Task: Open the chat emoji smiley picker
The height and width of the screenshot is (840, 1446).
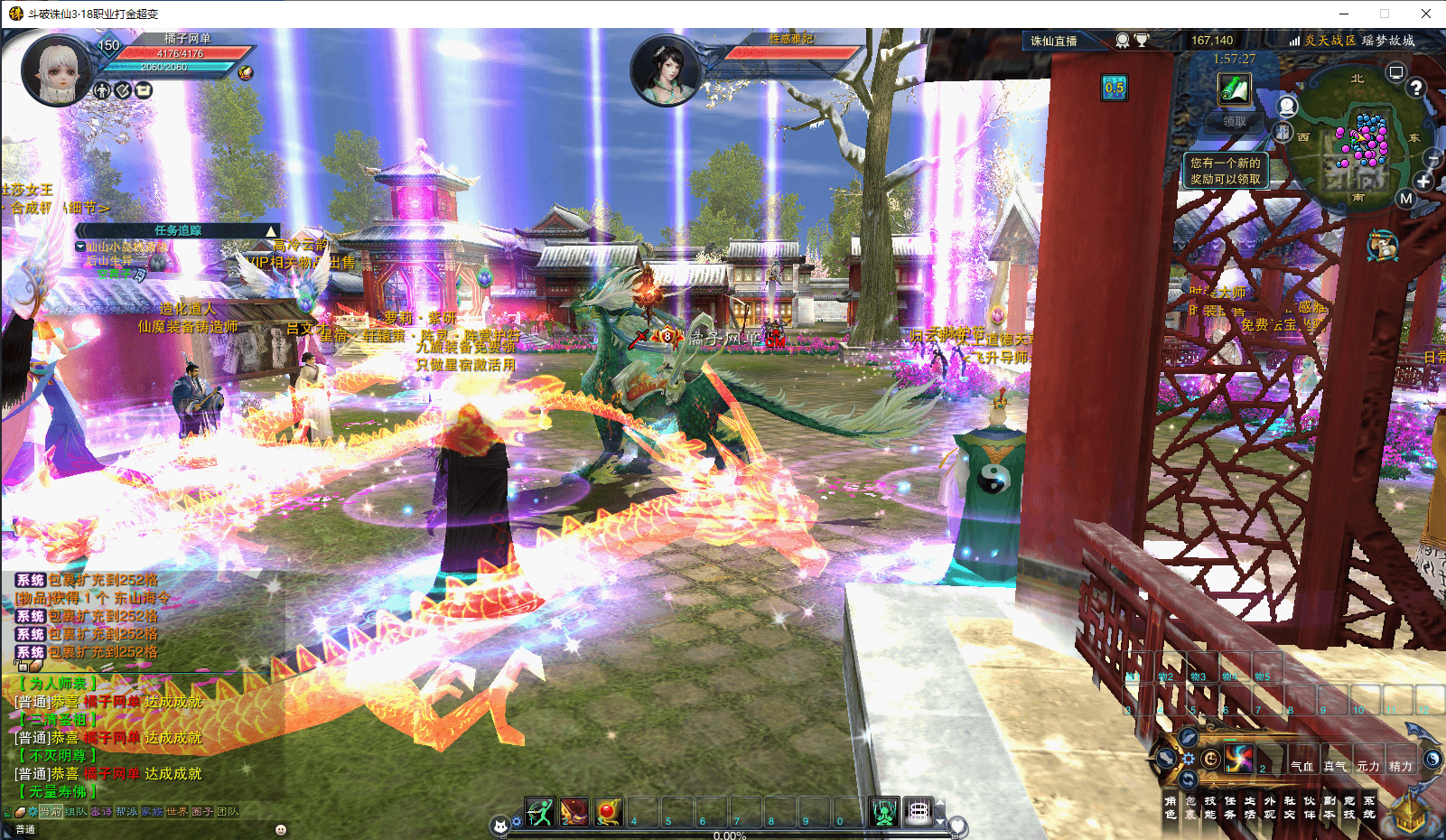Action: pyautogui.click(x=281, y=829)
